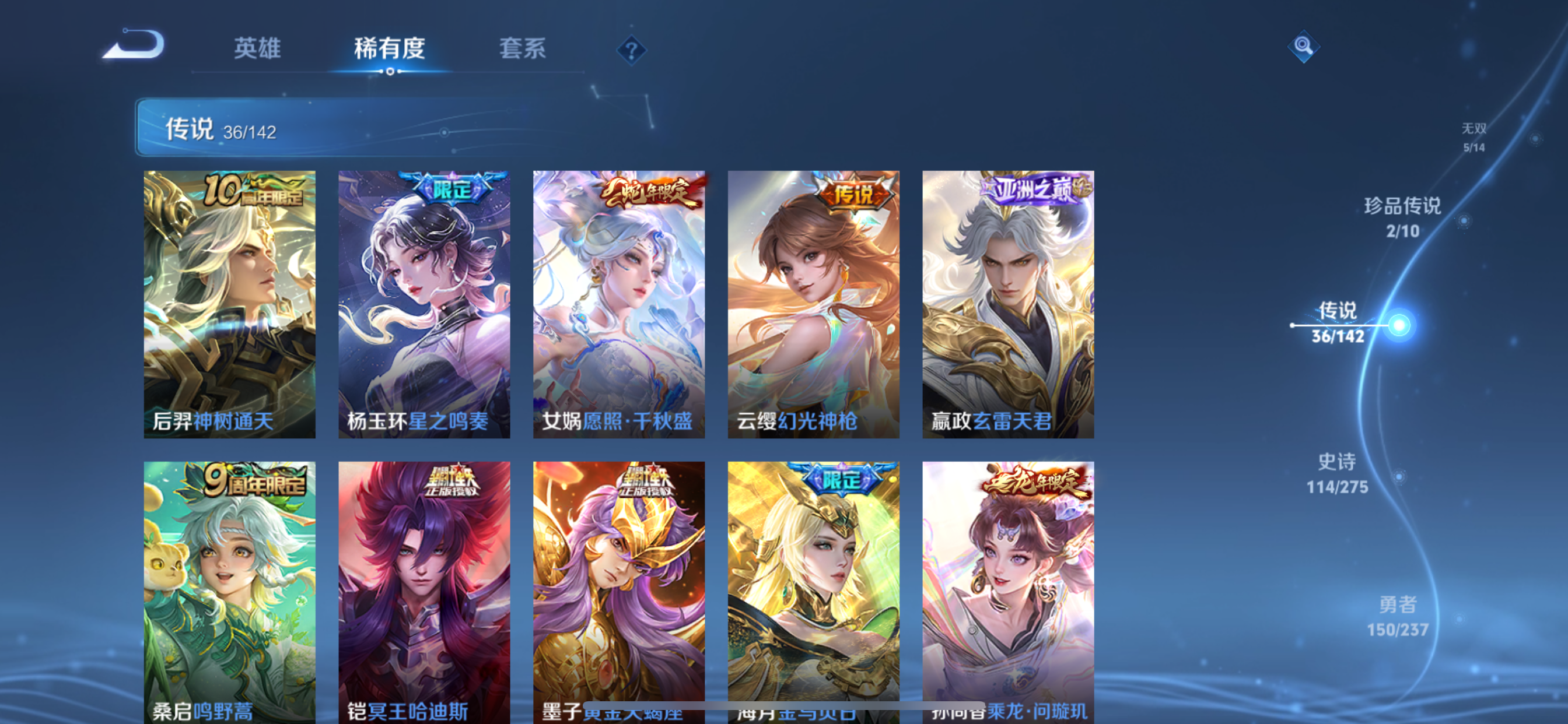Keep 稀有度 tab selected by clicking it
1568x724 pixels.
pyautogui.click(x=390, y=48)
